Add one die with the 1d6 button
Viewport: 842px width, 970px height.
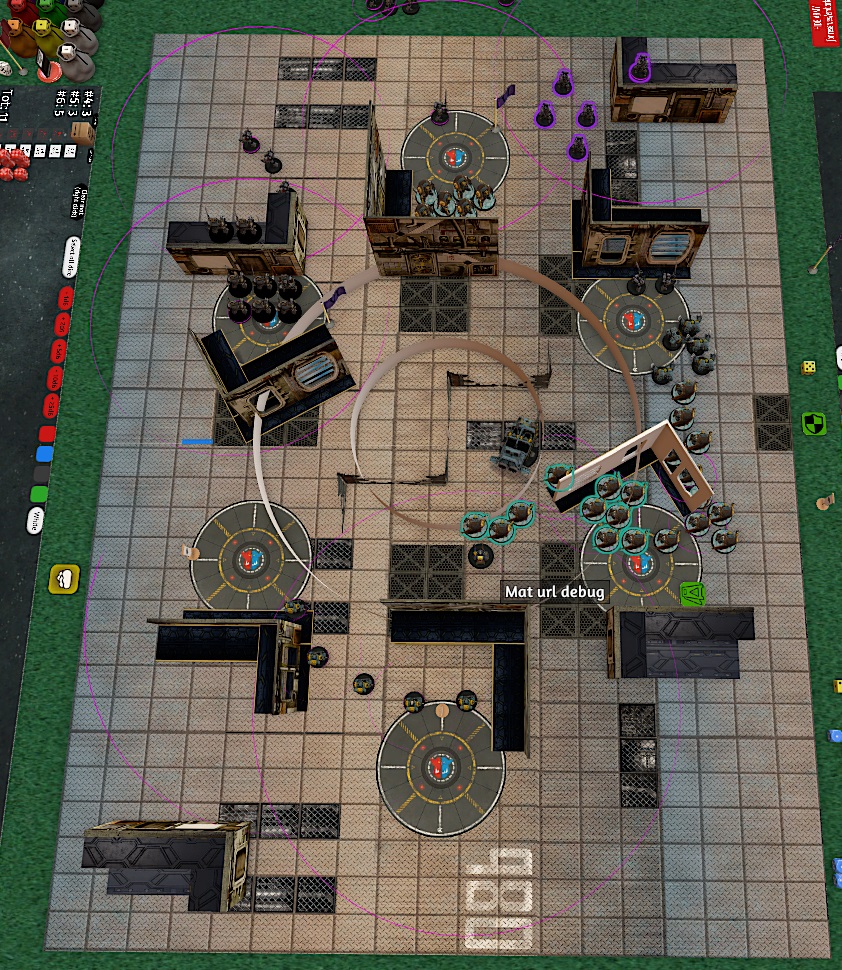(66, 298)
